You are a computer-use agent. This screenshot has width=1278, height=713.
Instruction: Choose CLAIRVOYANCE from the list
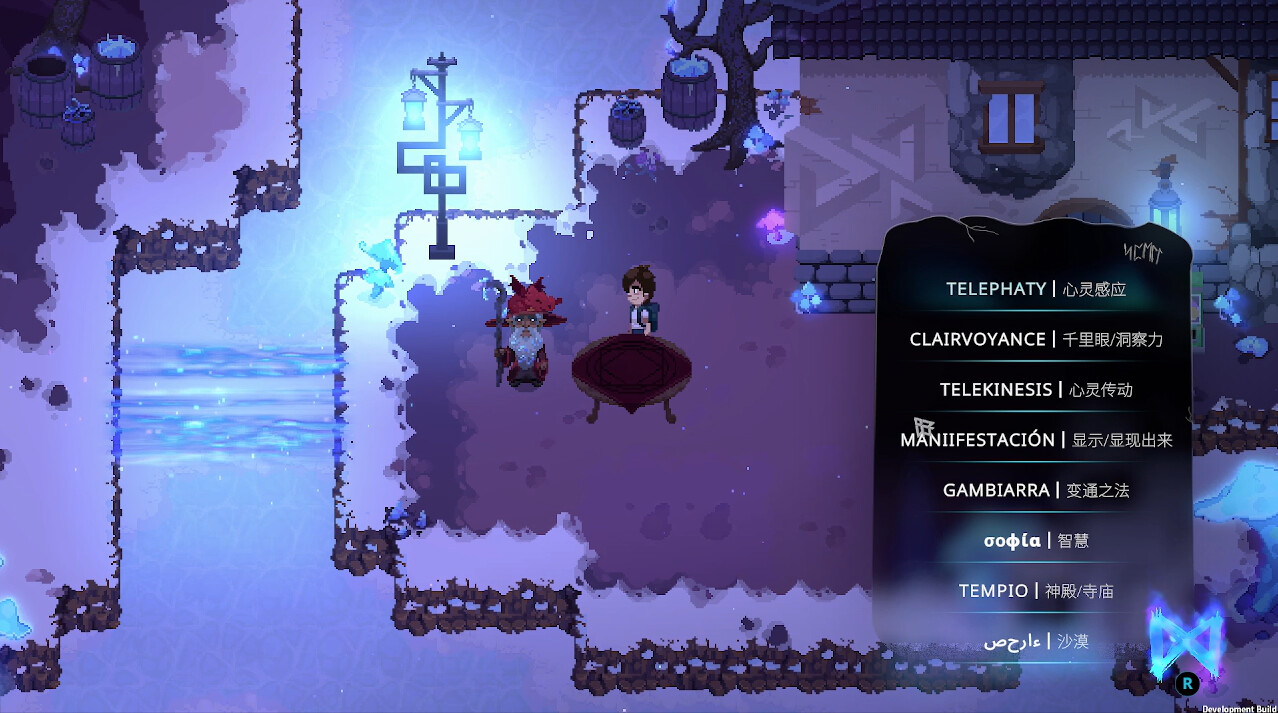tap(1035, 339)
